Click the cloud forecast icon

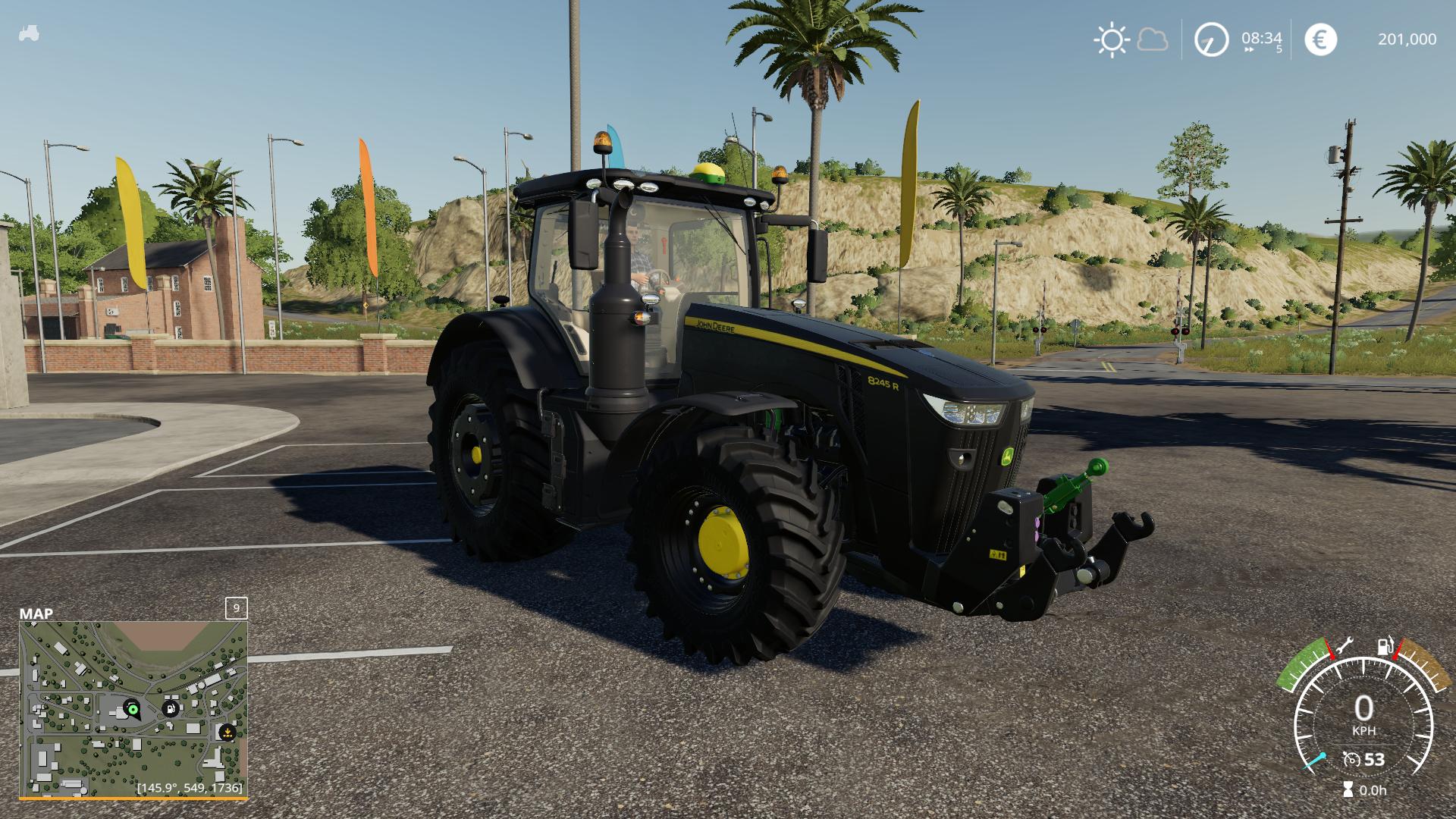click(1153, 39)
